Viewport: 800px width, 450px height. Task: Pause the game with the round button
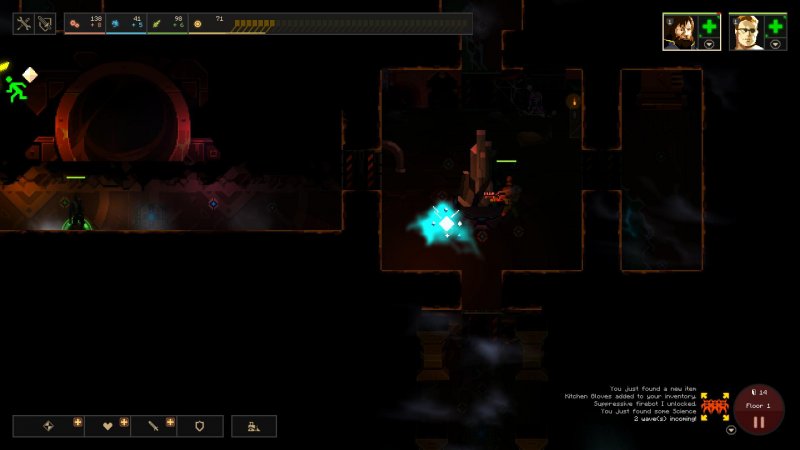coord(759,421)
